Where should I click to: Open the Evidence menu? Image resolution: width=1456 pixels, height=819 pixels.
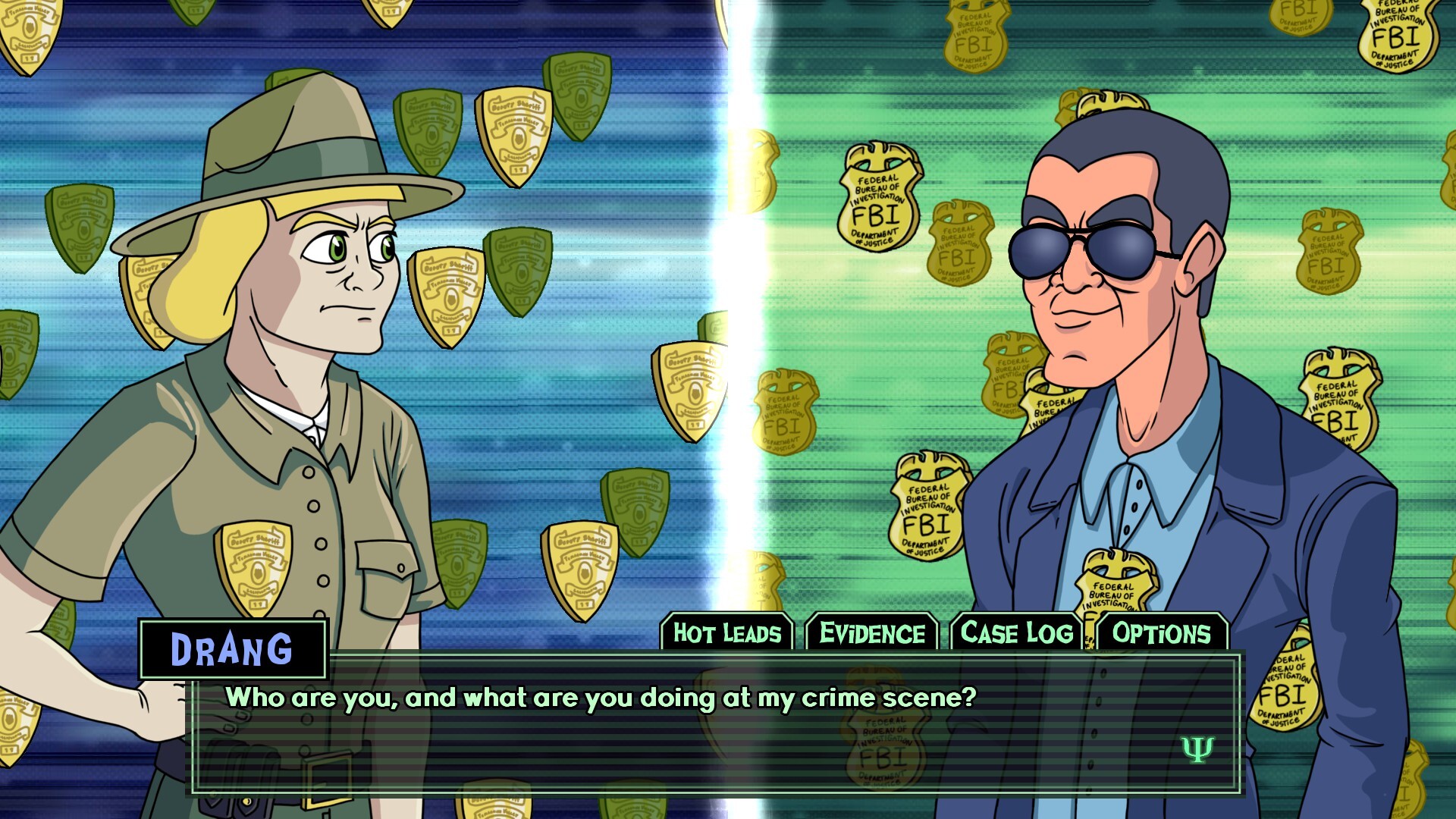pyautogui.click(x=871, y=632)
